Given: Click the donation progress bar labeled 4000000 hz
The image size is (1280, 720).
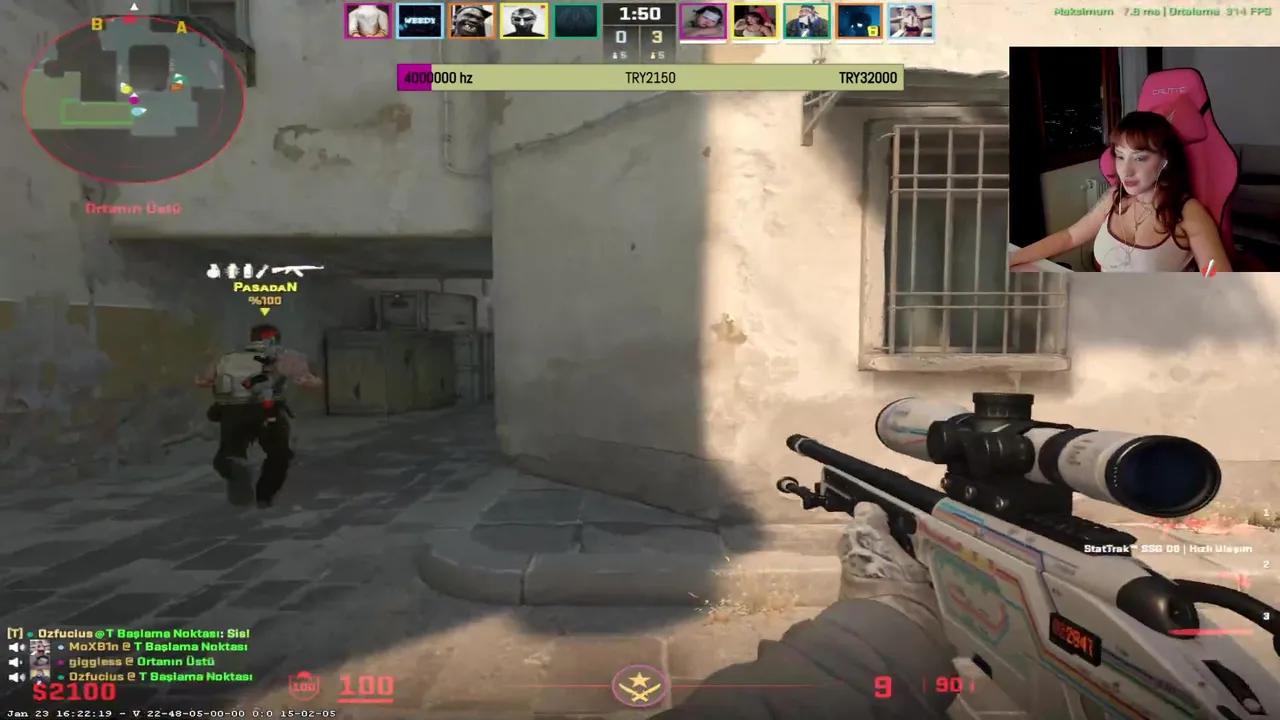Looking at the screenshot, I should click(x=438, y=77).
